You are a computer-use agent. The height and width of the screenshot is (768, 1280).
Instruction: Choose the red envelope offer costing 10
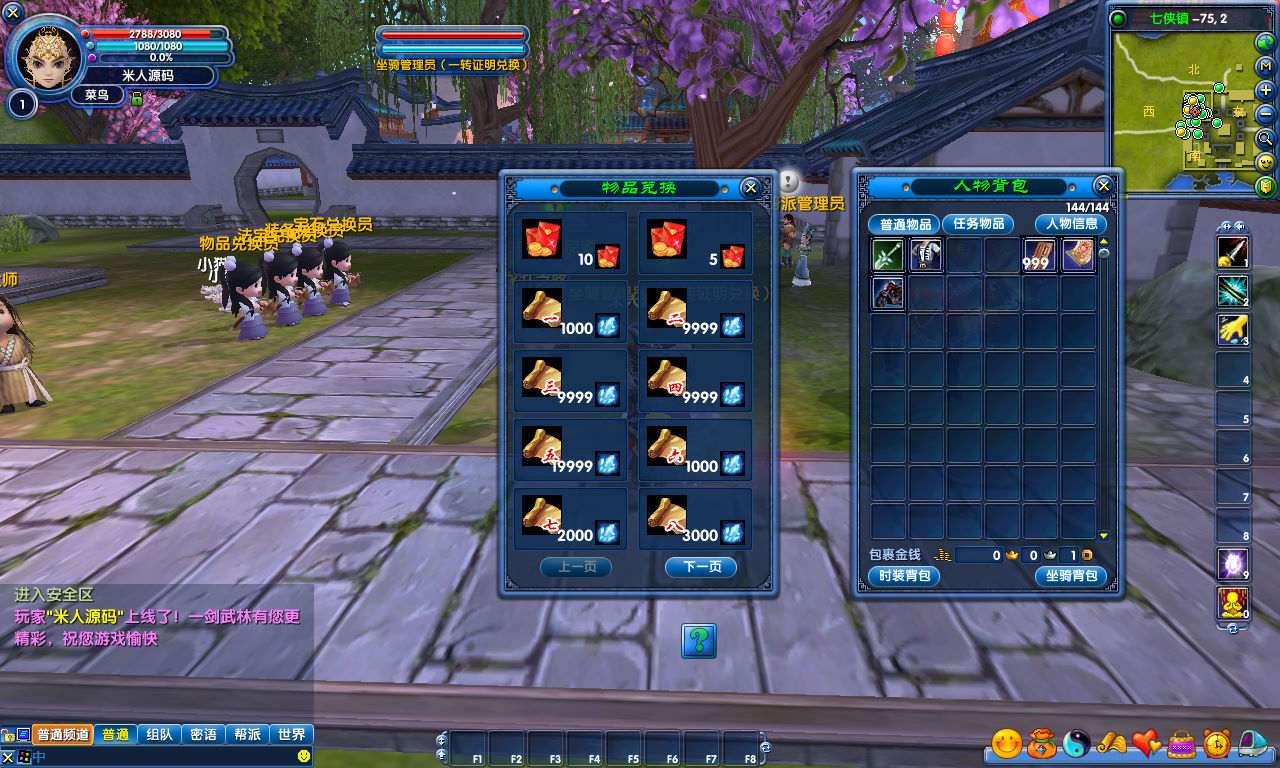pyautogui.click(x=571, y=243)
